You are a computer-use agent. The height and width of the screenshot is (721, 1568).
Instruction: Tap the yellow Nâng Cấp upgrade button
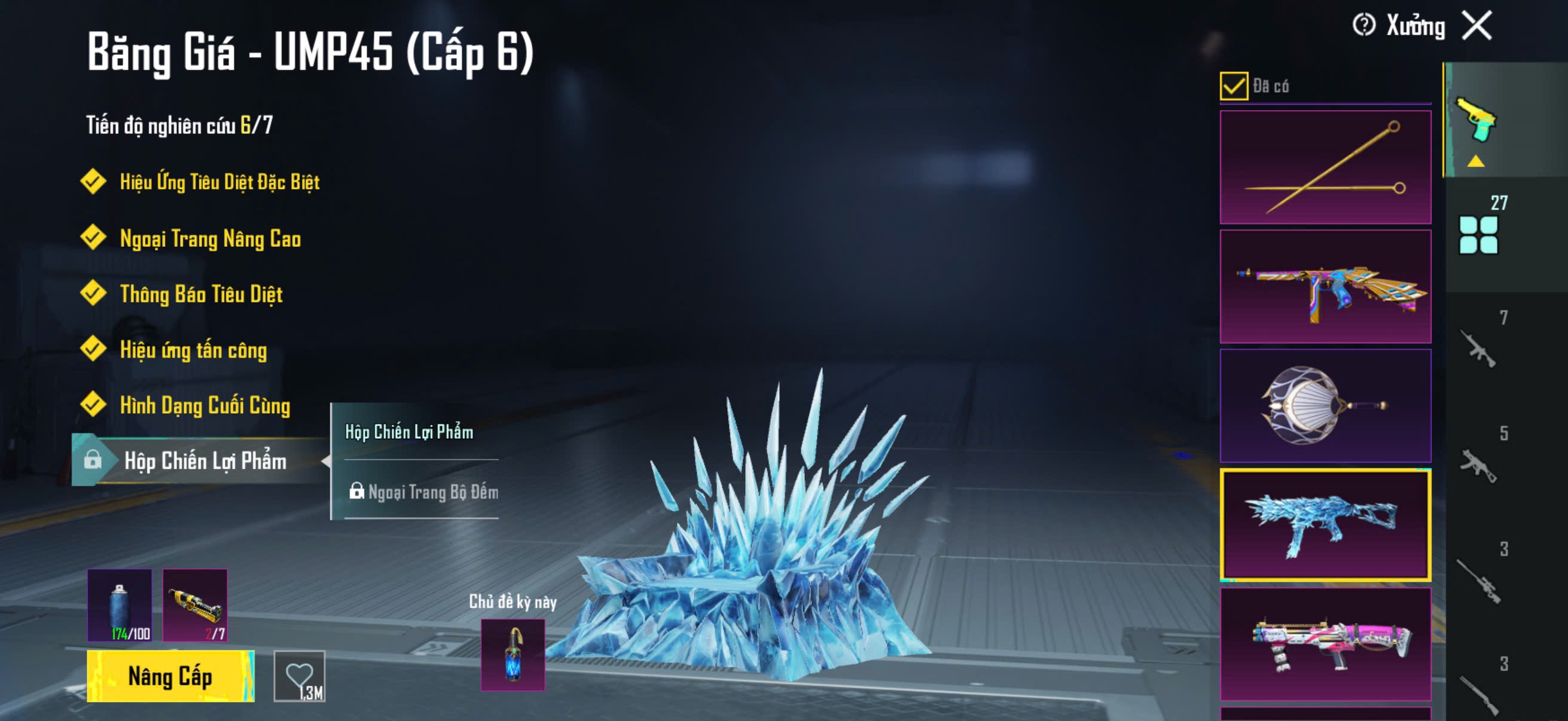point(170,676)
